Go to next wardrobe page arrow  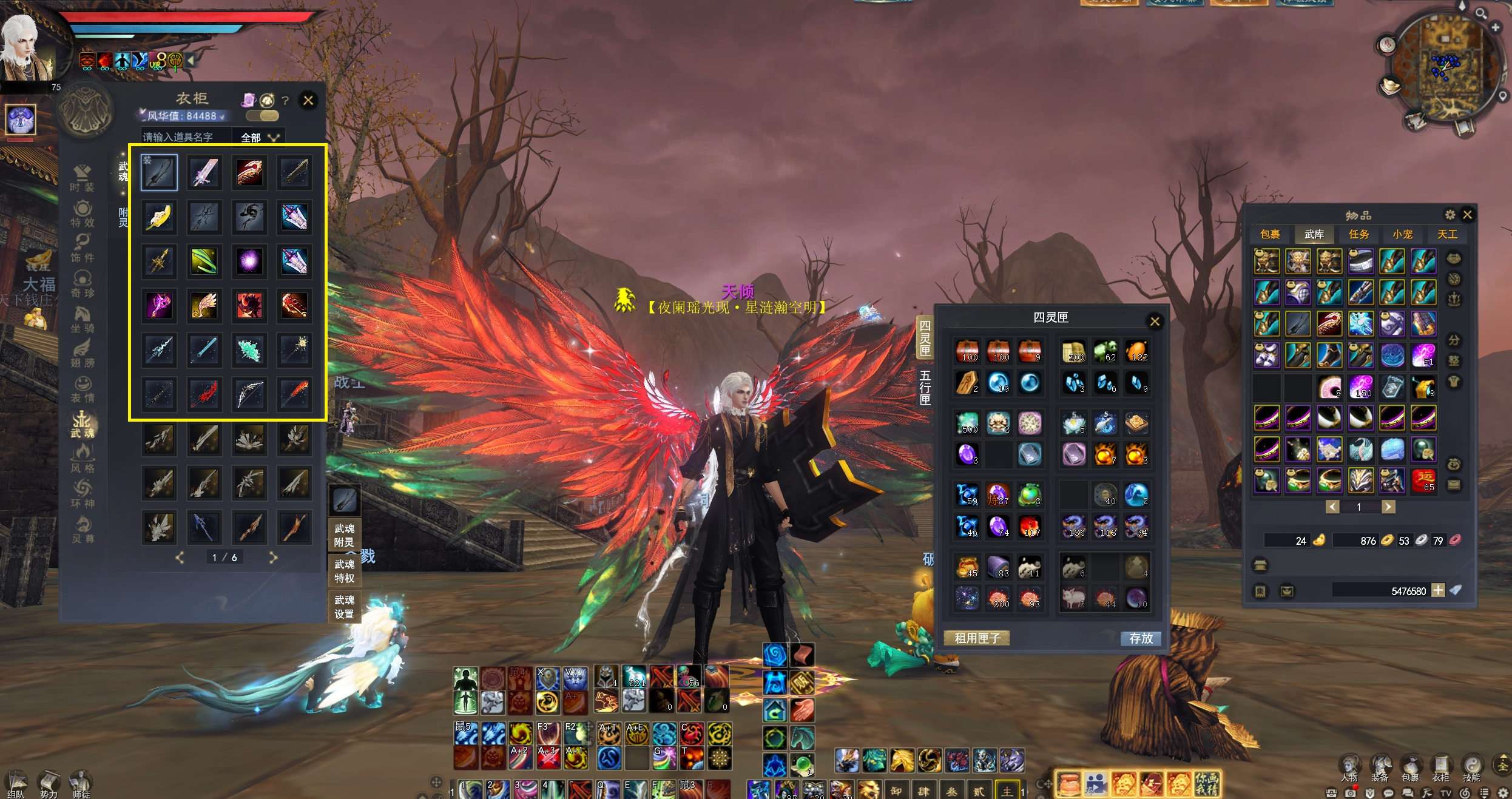click(273, 557)
